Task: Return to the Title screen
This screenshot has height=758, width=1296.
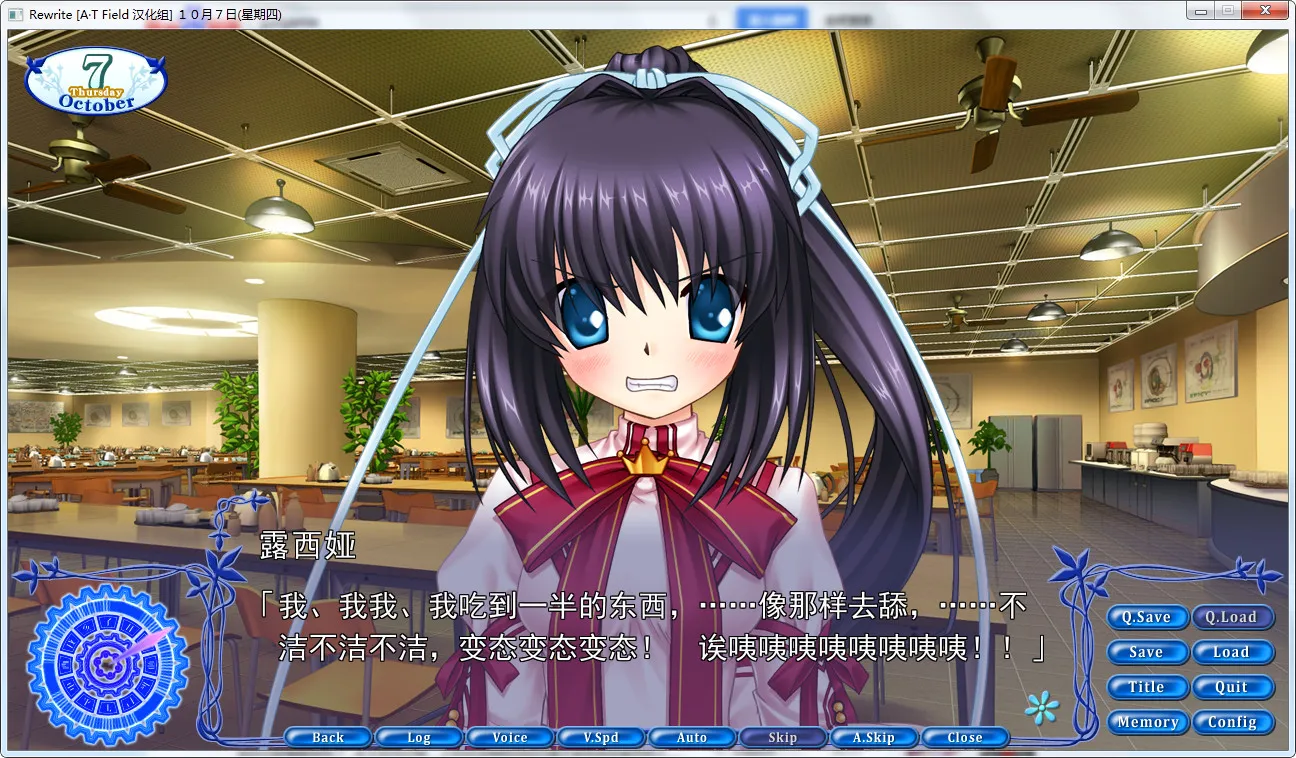Action: (x=1147, y=687)
